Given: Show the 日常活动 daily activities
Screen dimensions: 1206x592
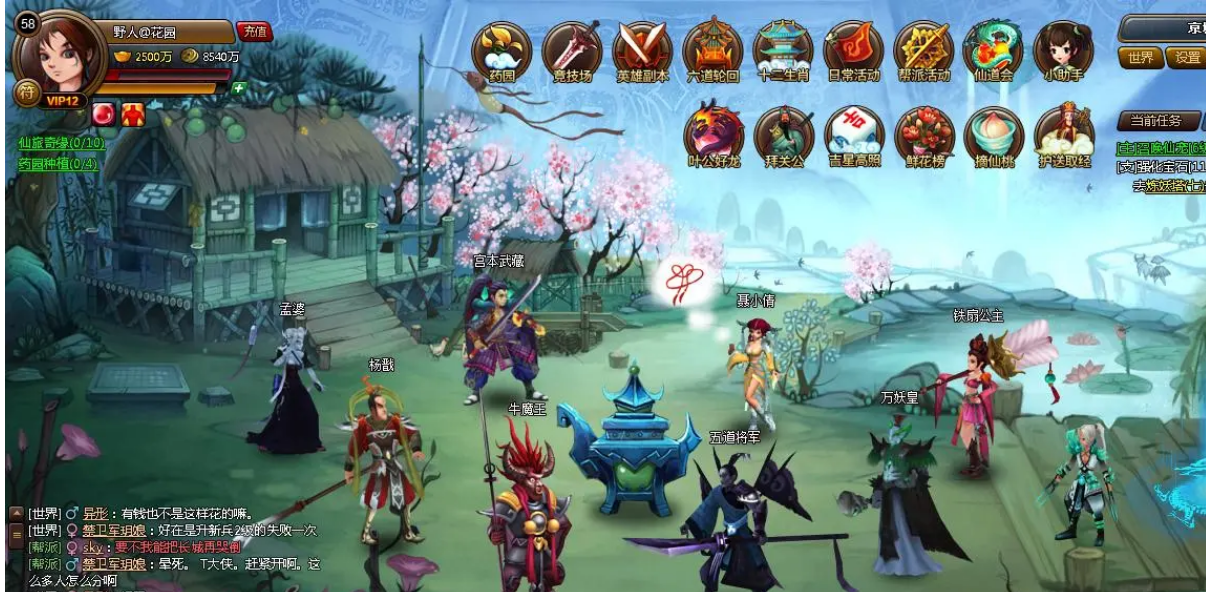Looking at the screenshot, I should pos(853,50).
